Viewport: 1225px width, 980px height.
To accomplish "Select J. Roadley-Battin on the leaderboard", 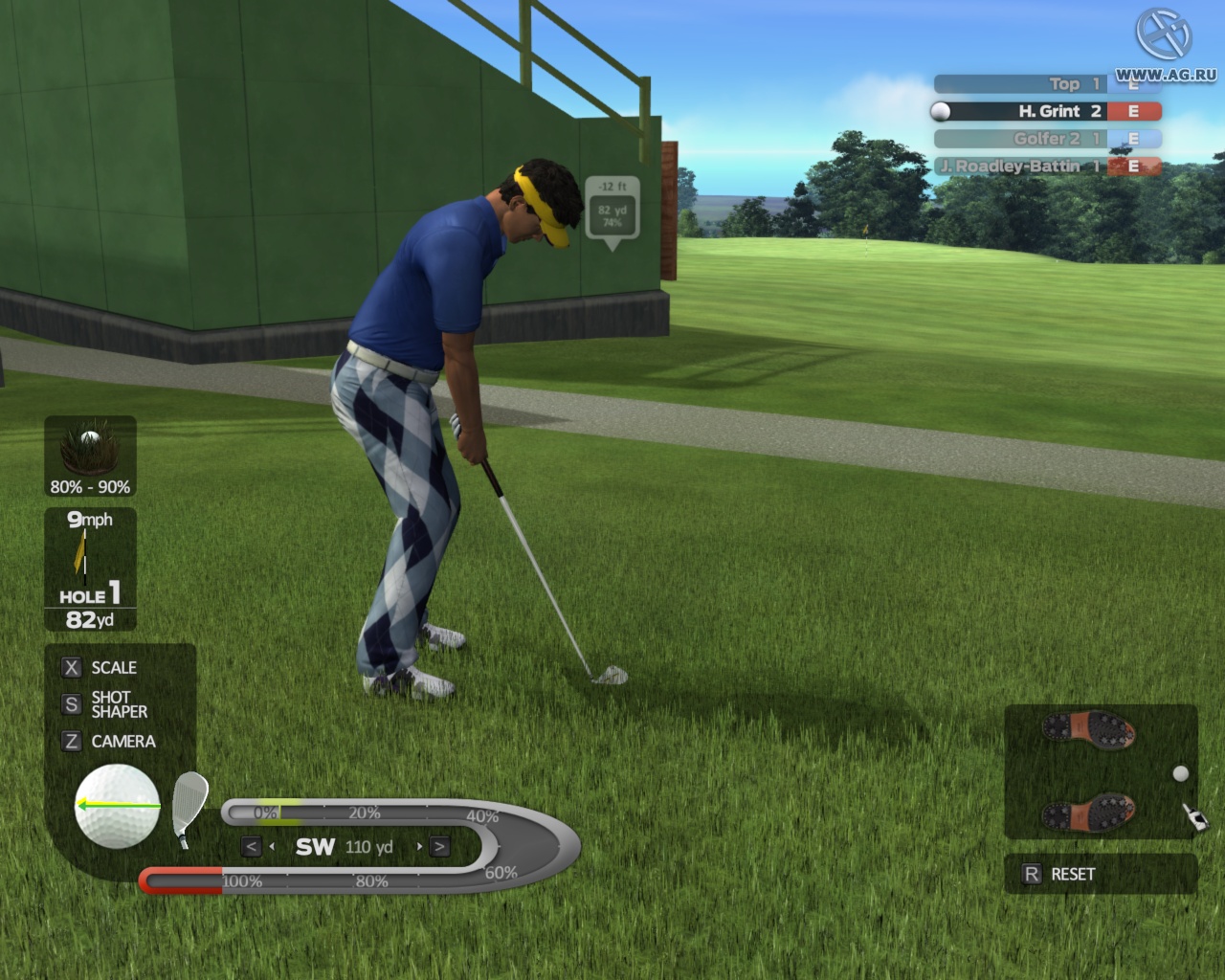I will pyautogui.click(x=1014, y=166).
